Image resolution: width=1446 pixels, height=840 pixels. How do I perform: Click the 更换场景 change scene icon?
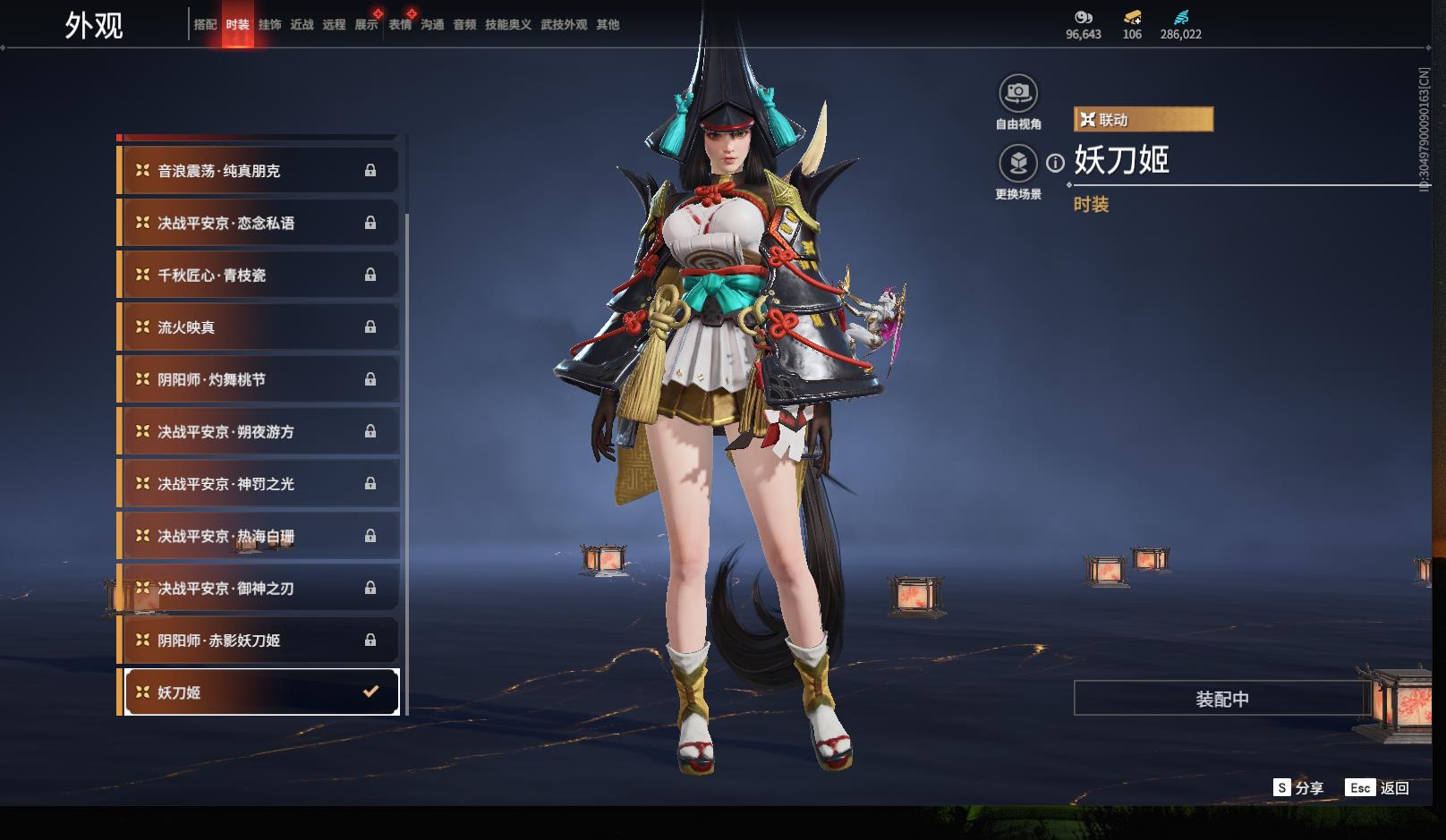click(1017, 164)
